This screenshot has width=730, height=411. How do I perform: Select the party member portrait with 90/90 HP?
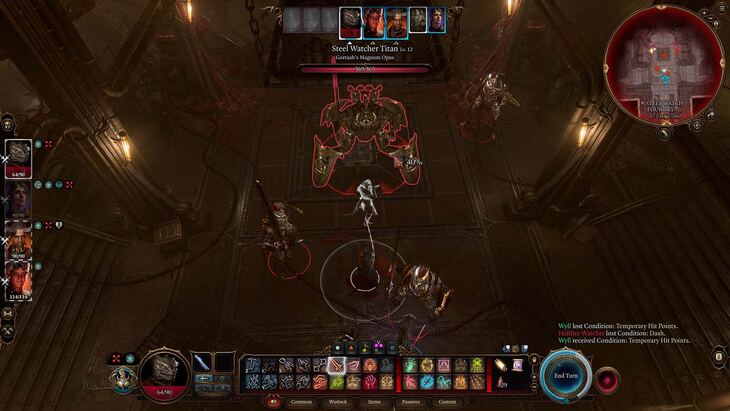[x=18, y=238]
